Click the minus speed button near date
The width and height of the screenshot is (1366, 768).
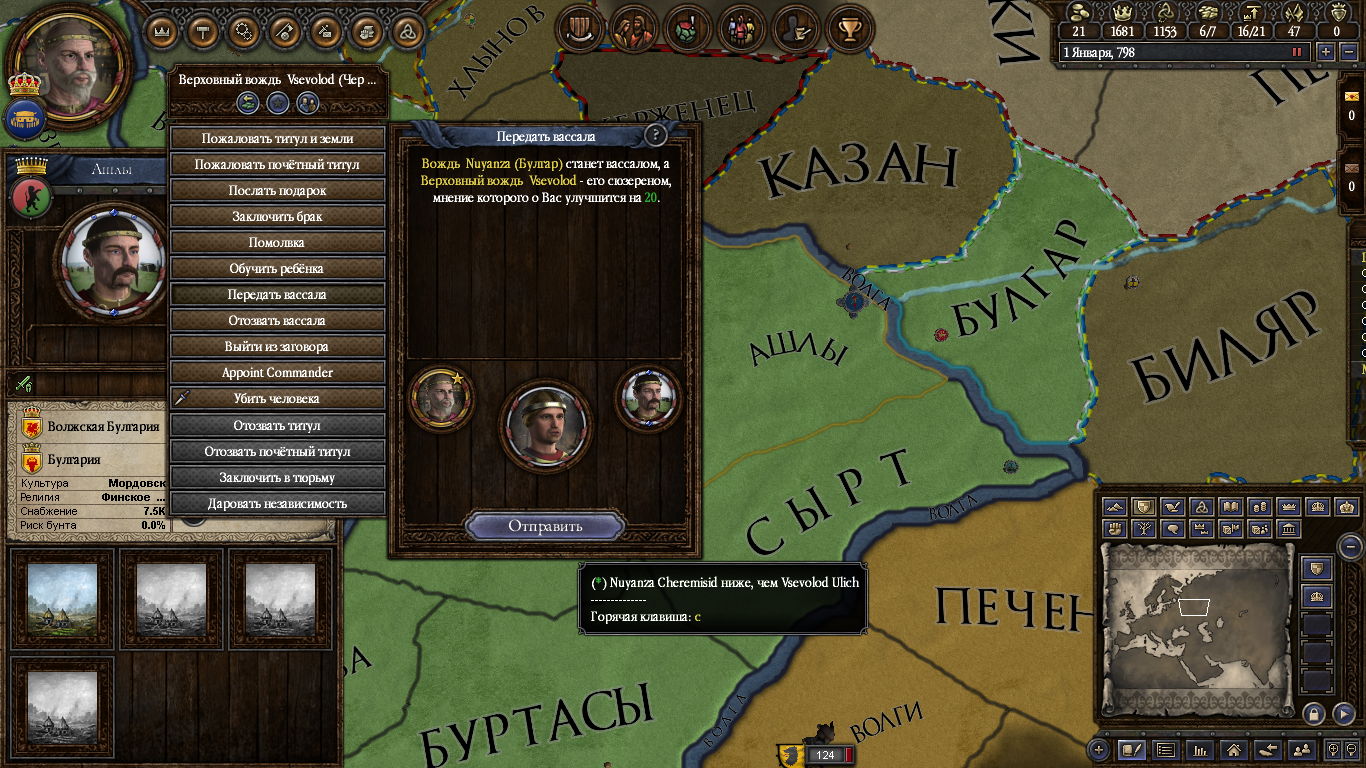(1346, 52)
